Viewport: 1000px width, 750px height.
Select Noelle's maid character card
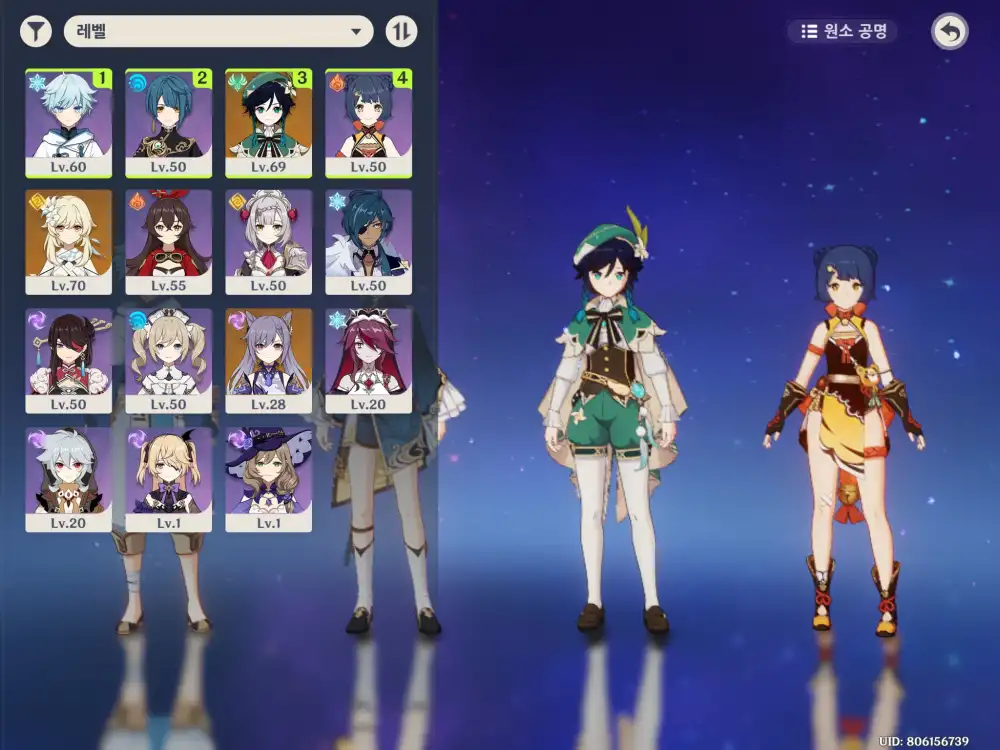pyautogui.click(x=268, y=242)
